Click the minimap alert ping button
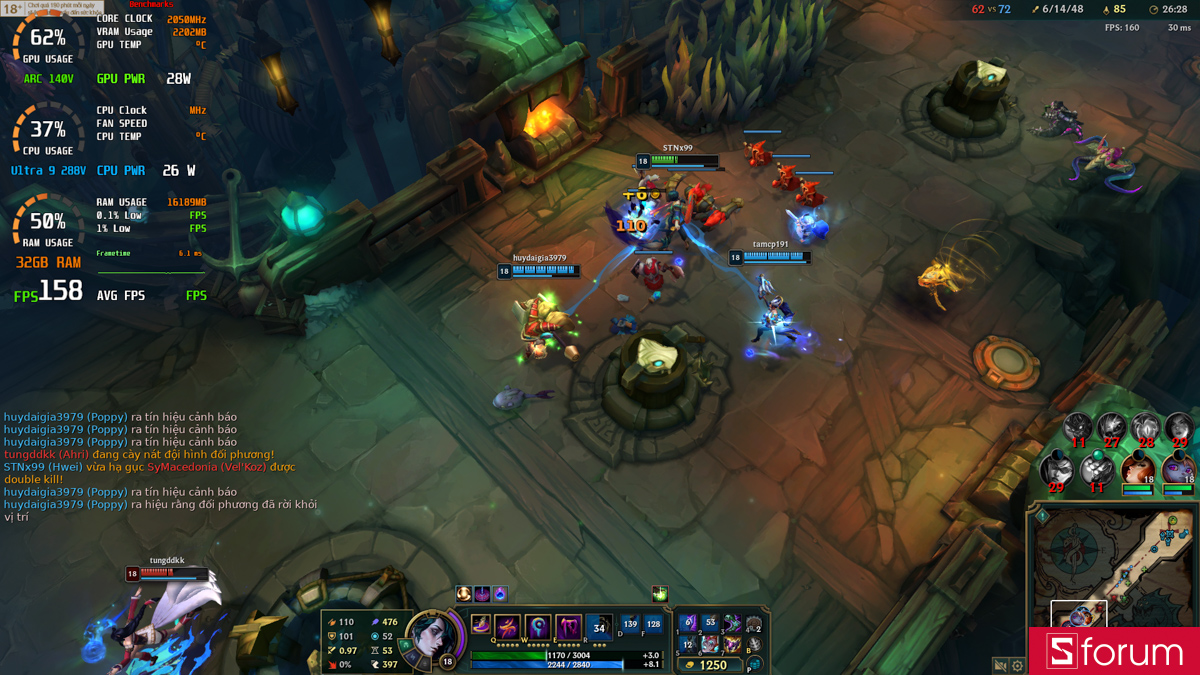 coord(1041,516)
